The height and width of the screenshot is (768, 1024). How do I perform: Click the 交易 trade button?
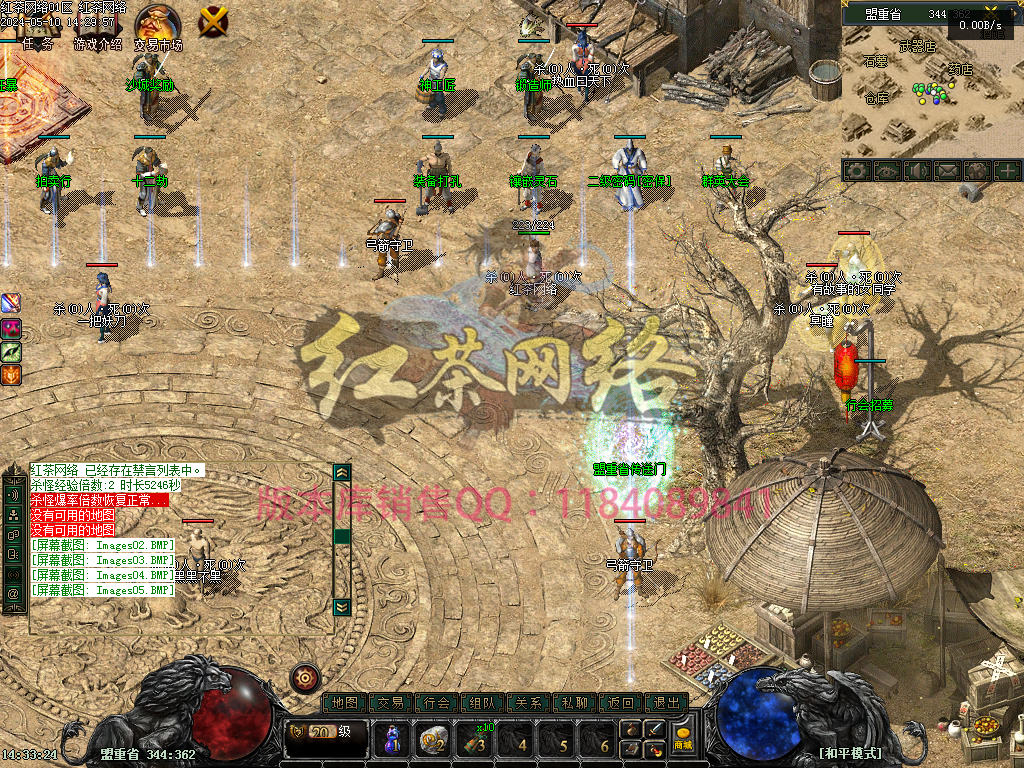coord(391,703)
